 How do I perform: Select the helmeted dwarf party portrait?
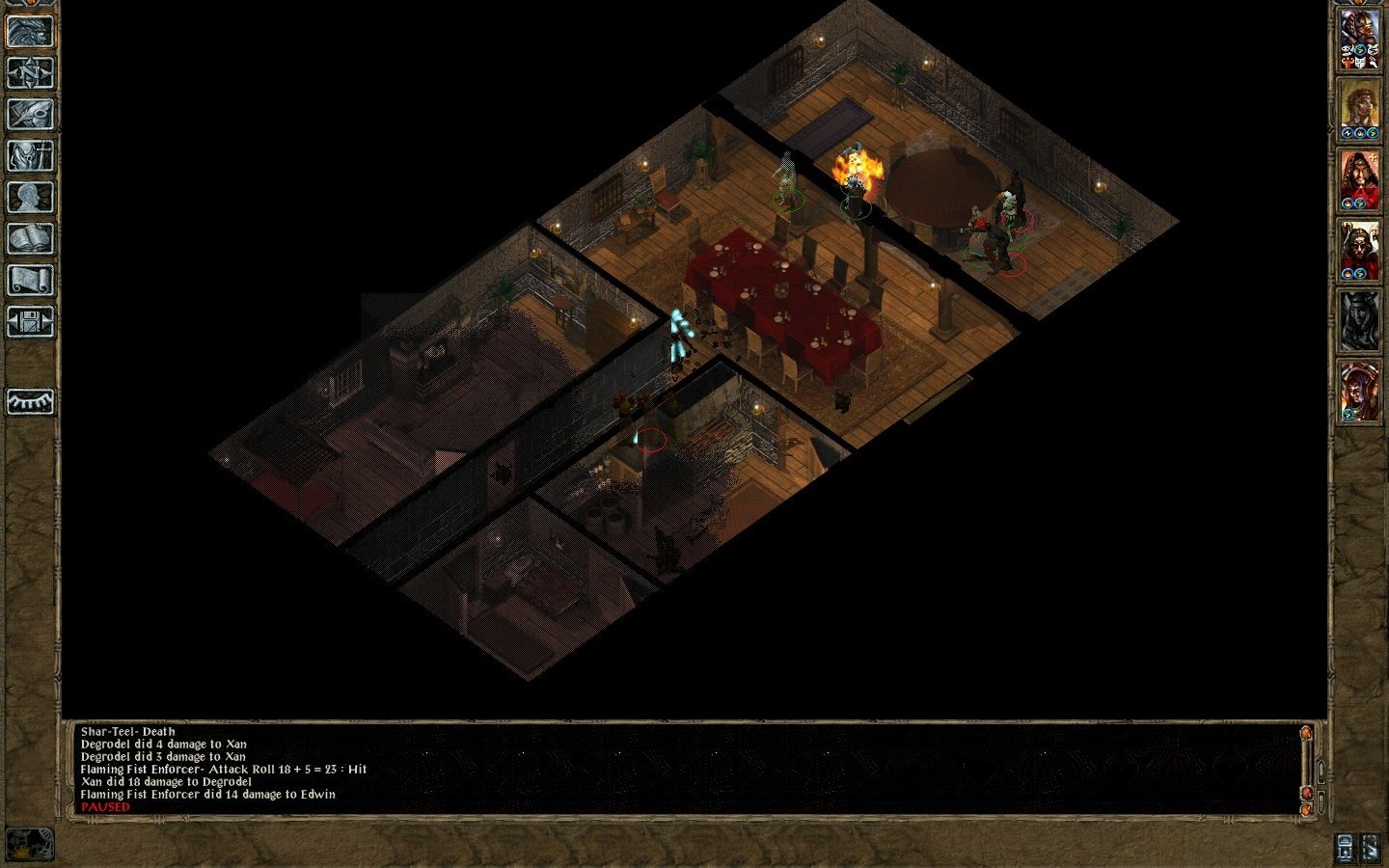(x=1359, y=41)
